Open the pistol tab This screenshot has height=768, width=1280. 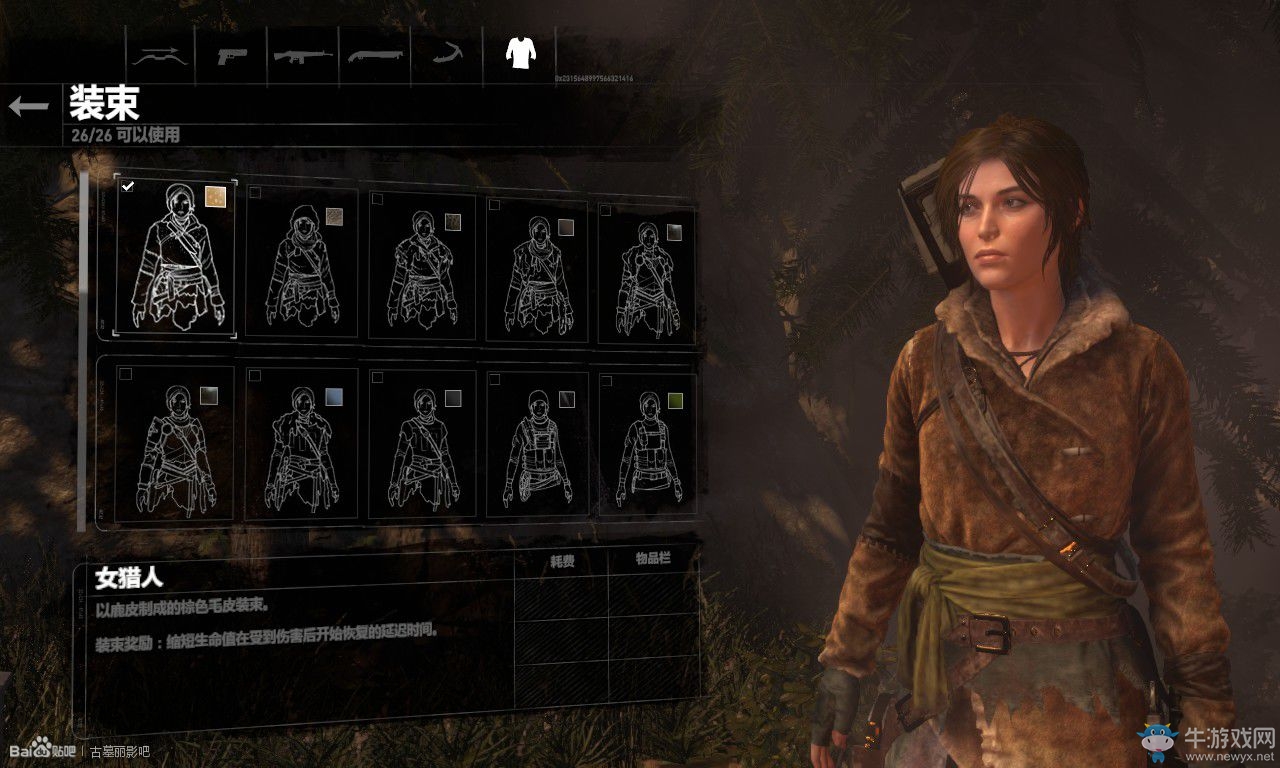pyautogui.click(x=232, y=54)
